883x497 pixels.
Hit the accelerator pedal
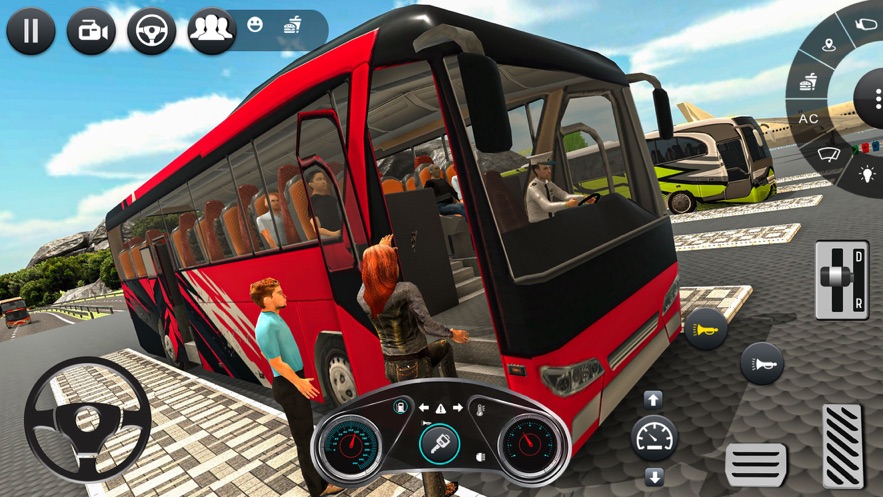pos(843,446)
